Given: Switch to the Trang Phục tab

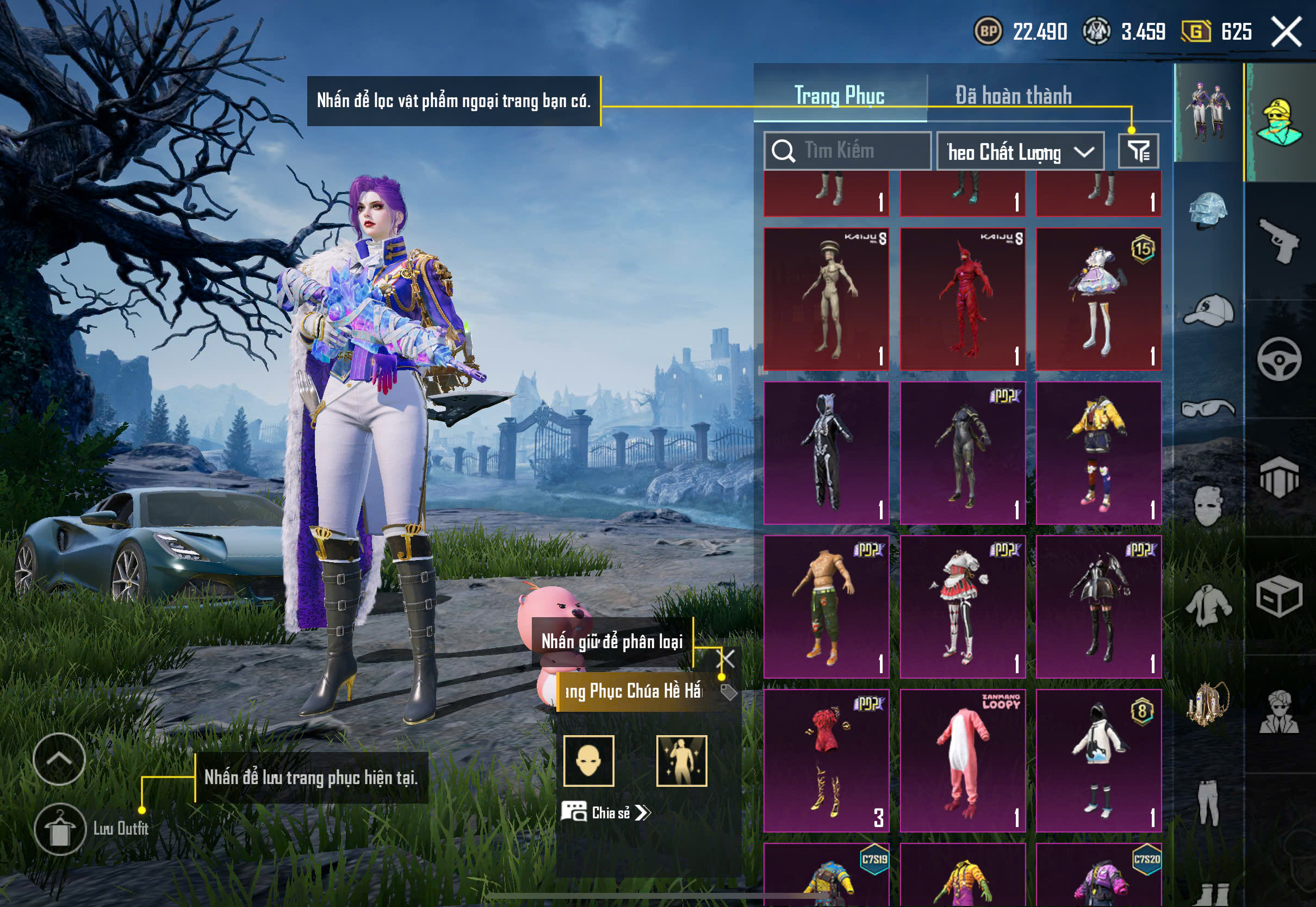Looking at the screenshot, I should point(839,96).
